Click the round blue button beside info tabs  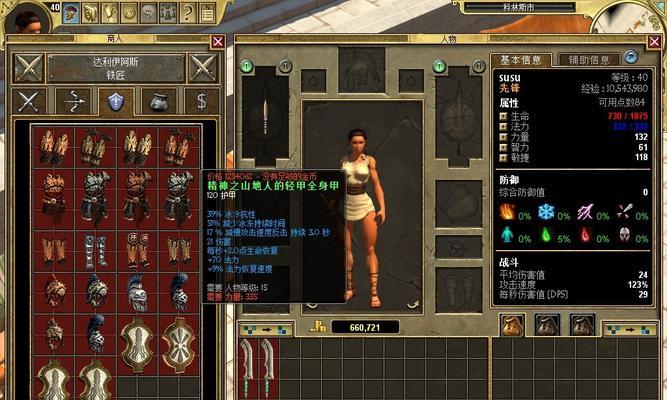[x=631, y=58]
